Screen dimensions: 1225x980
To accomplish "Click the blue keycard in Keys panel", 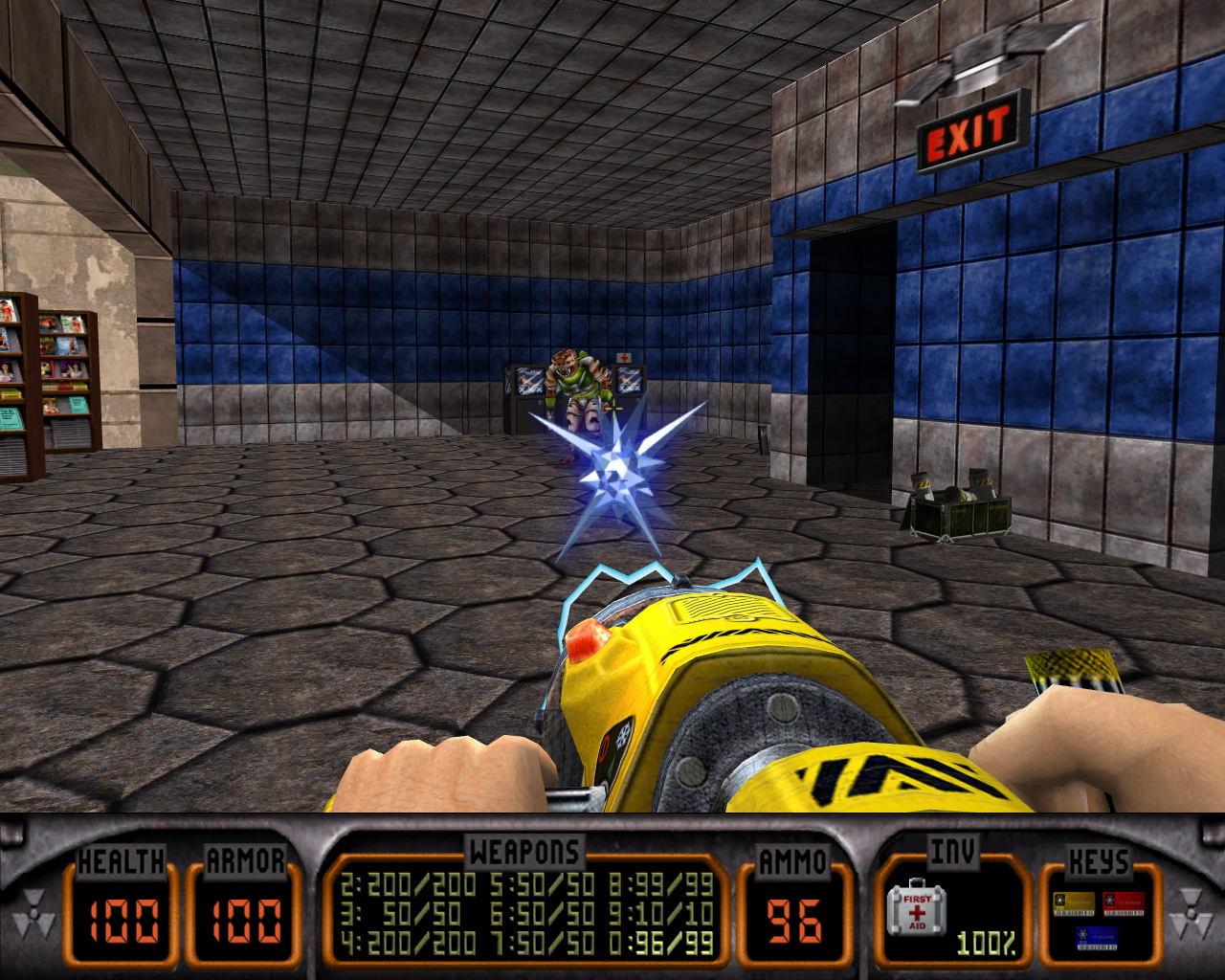I will (1097, 937).
